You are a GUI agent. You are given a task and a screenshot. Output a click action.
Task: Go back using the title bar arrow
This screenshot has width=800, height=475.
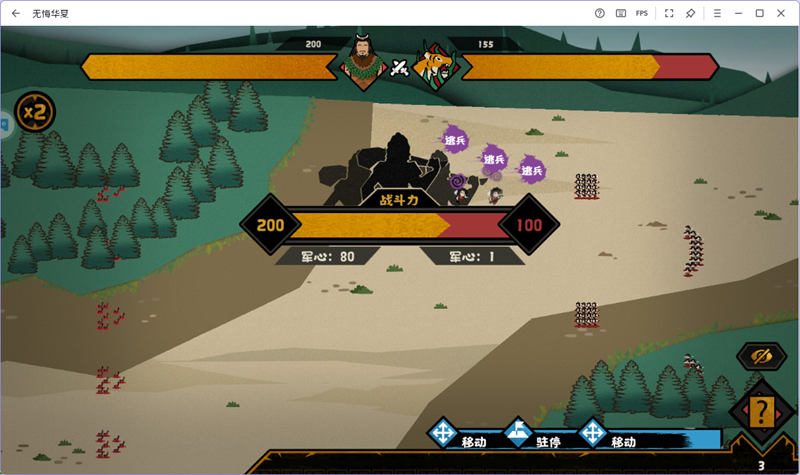15,13
